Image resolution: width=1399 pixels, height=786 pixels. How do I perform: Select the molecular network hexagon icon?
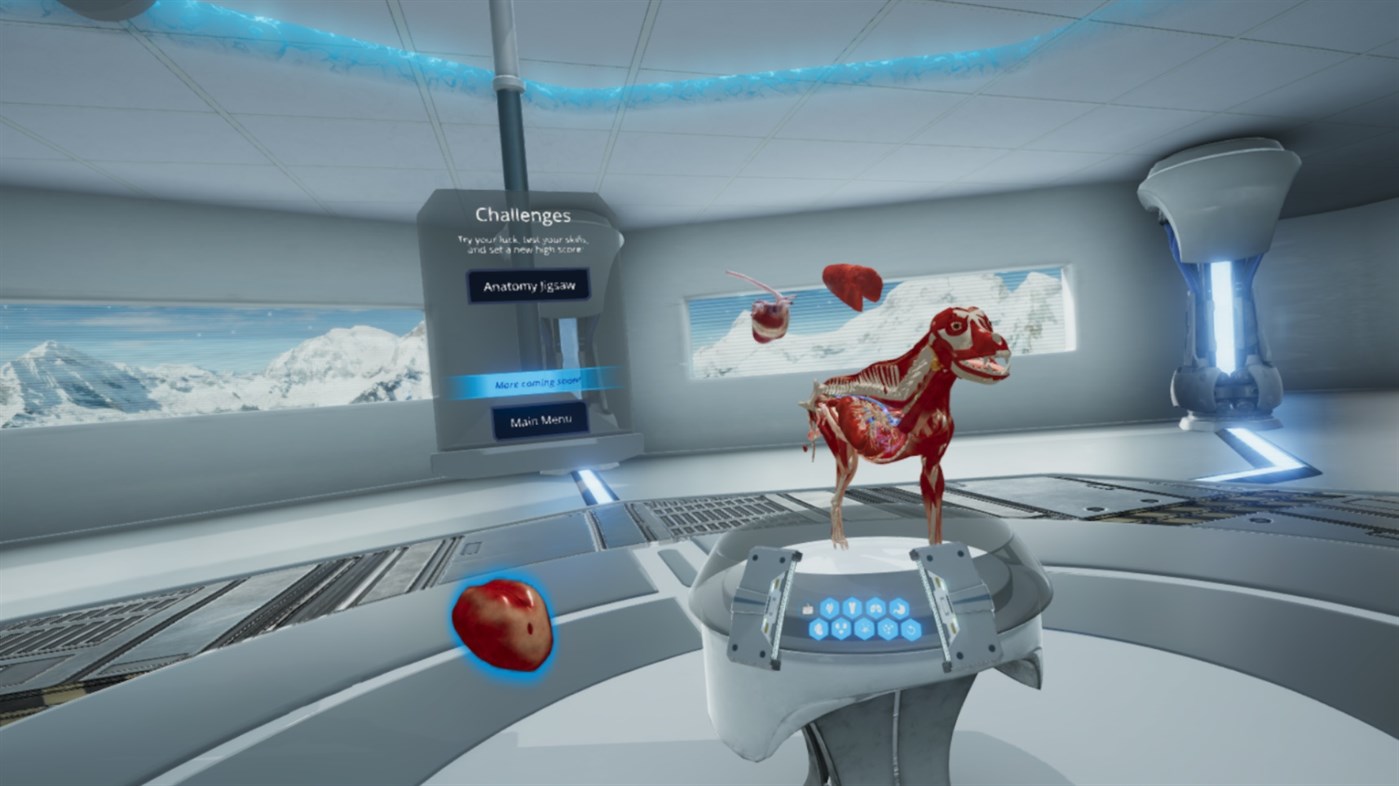pyautogui.click(x=888, y=629)
